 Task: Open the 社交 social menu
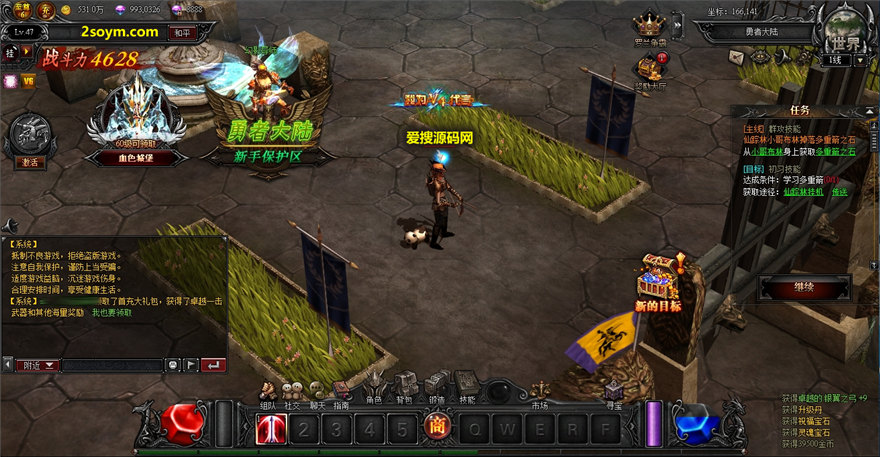292,391
